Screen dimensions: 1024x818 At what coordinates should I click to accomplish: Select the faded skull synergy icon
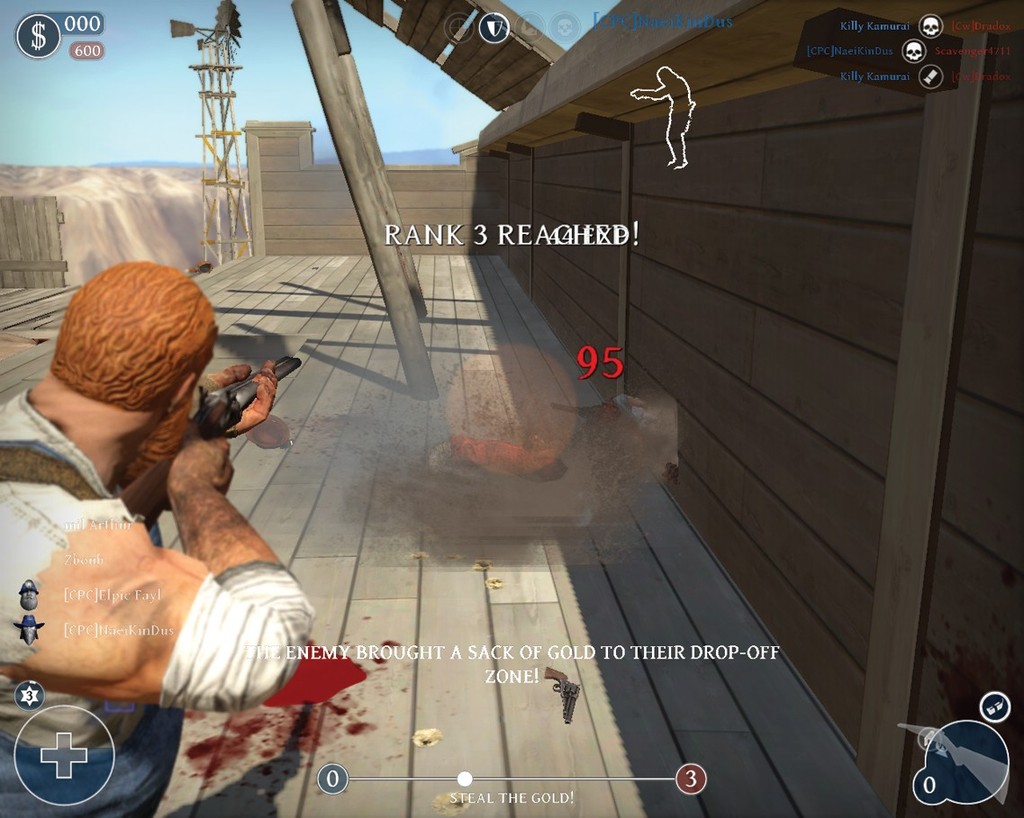click(565, 25)
